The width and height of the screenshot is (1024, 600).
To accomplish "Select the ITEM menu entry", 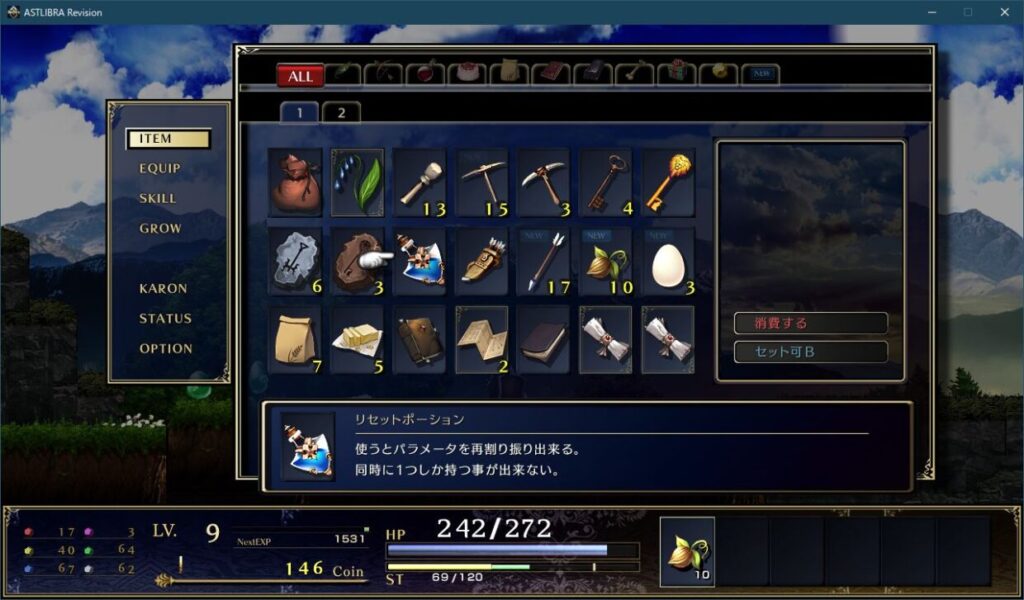I will pyautogui.click(x=168, y=139).
